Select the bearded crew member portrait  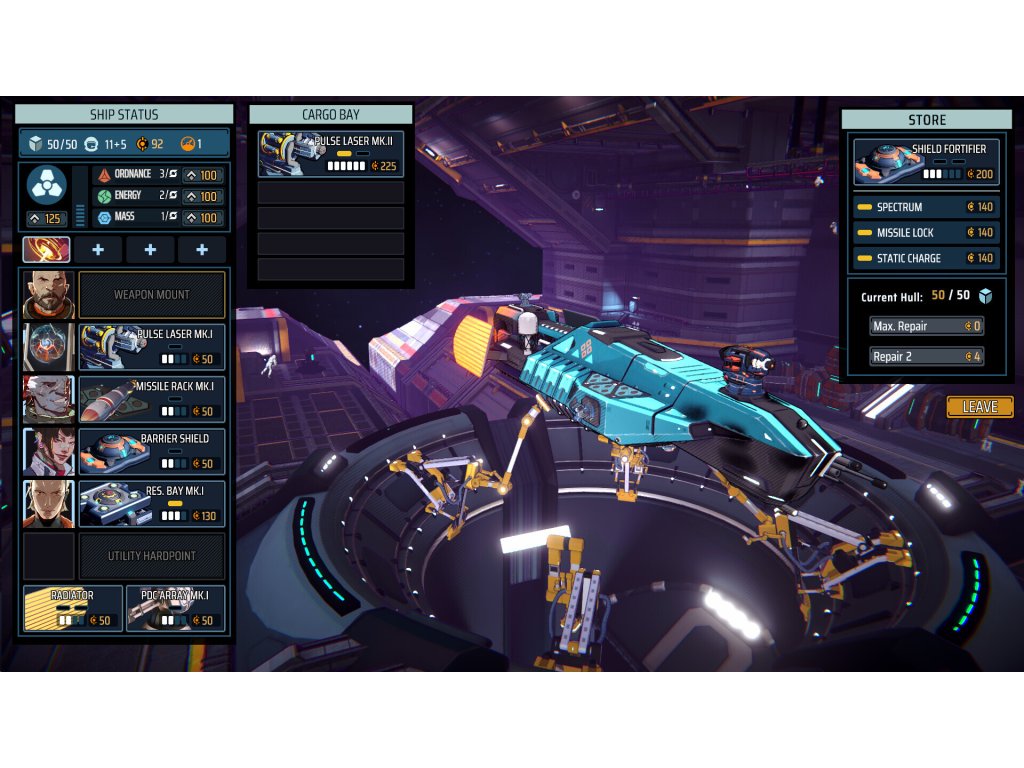click(48, 295)
